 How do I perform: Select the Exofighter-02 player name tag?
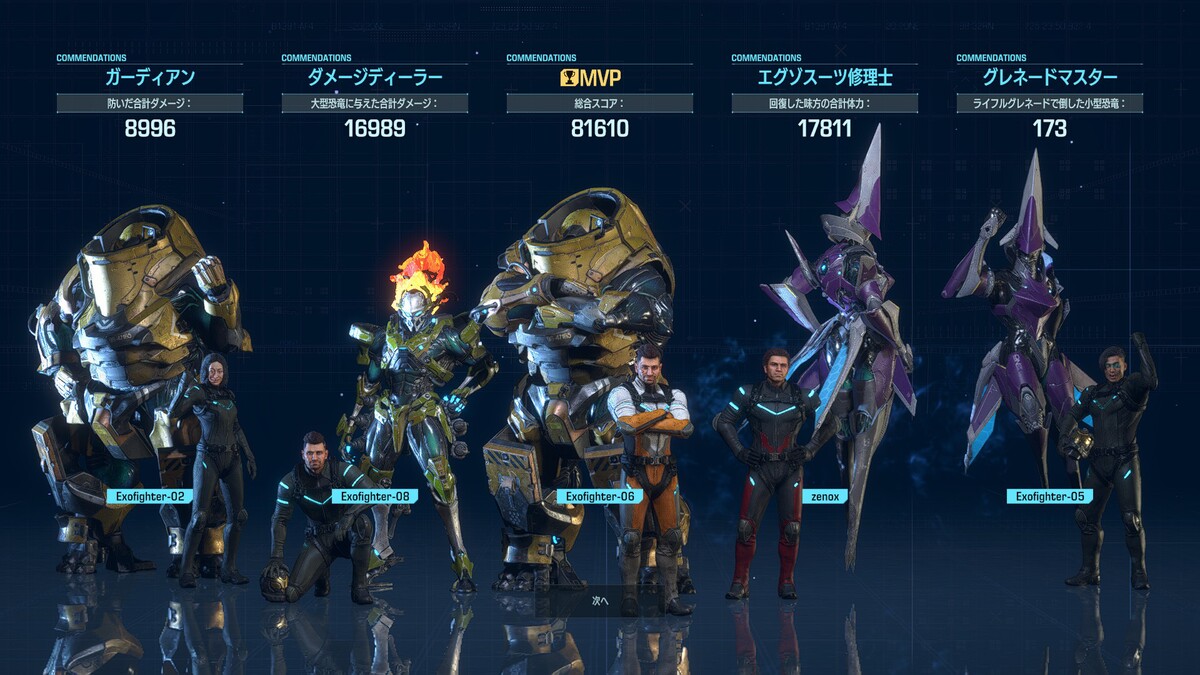click(x=150, y=496)
